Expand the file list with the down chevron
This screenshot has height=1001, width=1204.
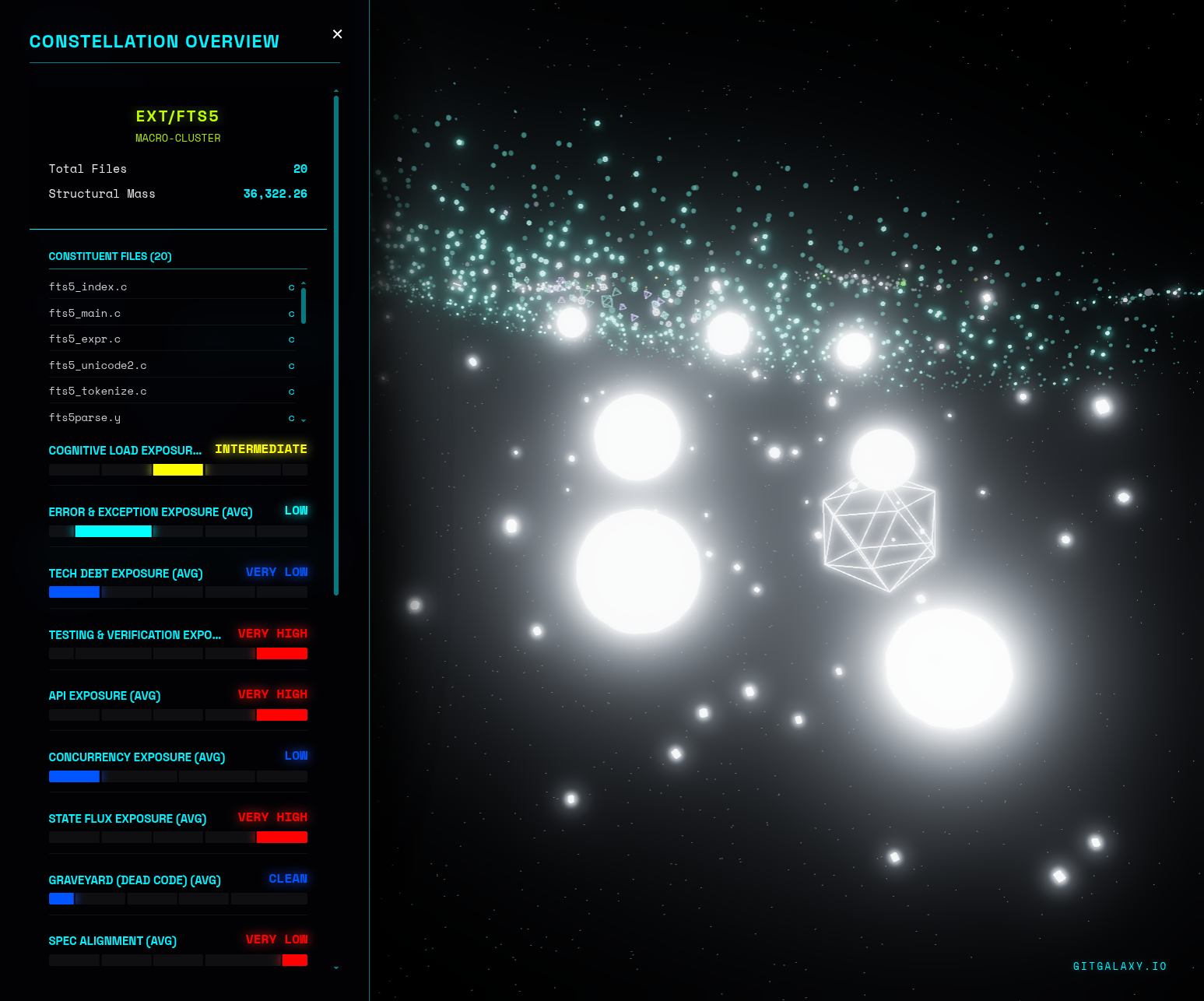(x=303, y=420)
